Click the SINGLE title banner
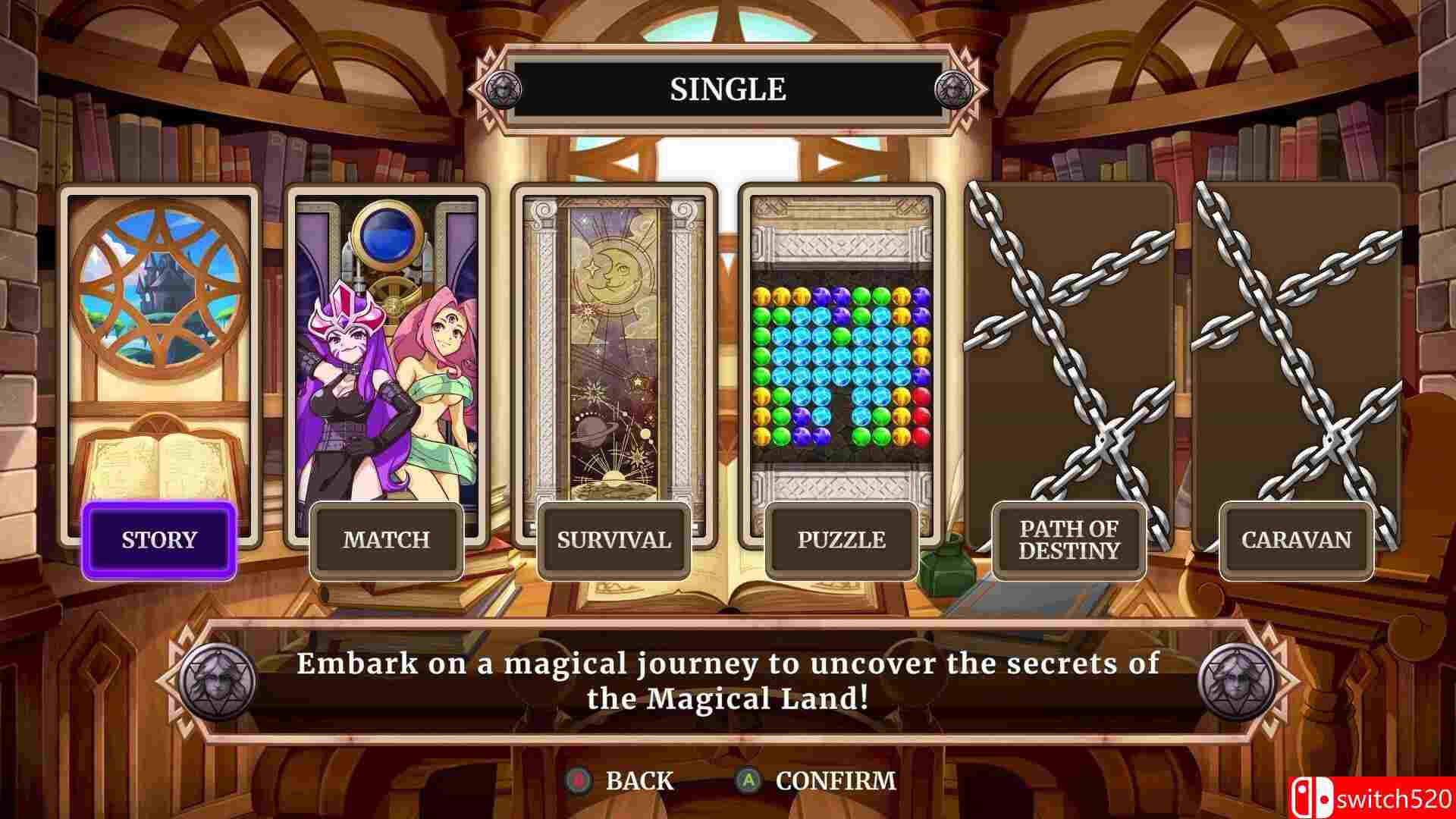Viewport: 1456px width, 819px height. (x=728, y=89)
